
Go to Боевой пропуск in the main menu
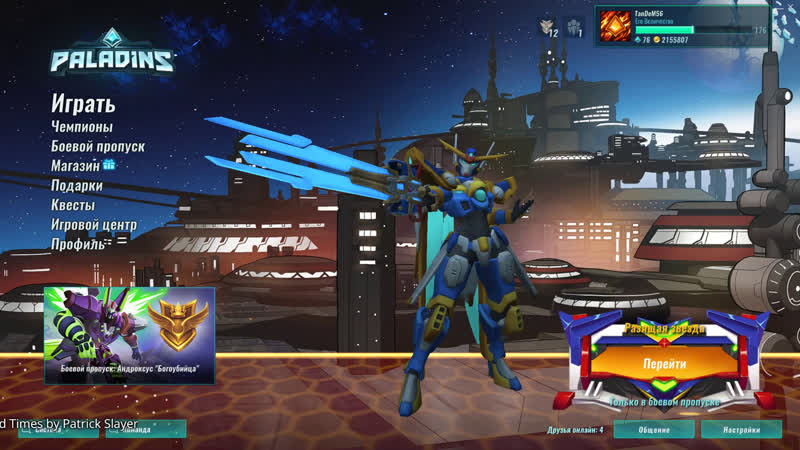click(98, 146)
